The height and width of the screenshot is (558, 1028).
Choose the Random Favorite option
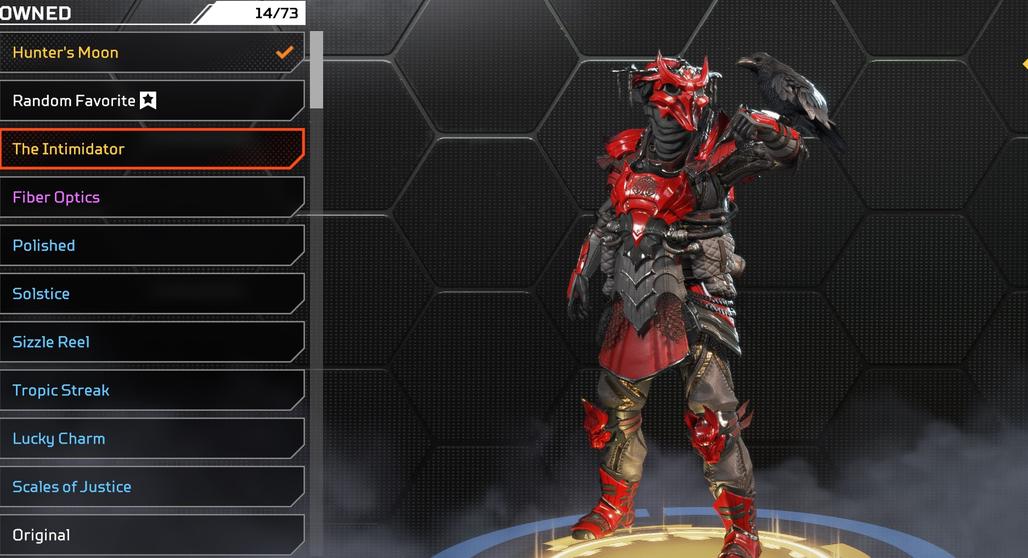[x=150, y=100]
